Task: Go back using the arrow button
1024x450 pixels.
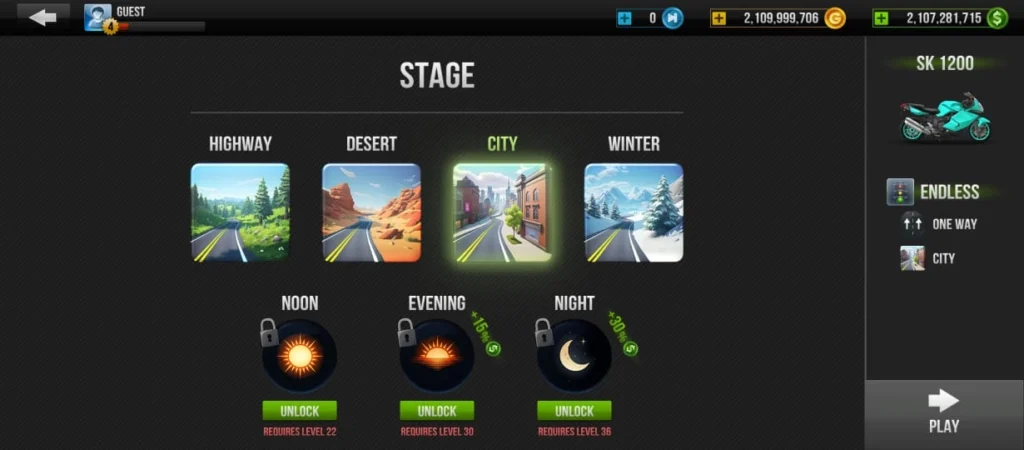Action: tap(43, 17)
